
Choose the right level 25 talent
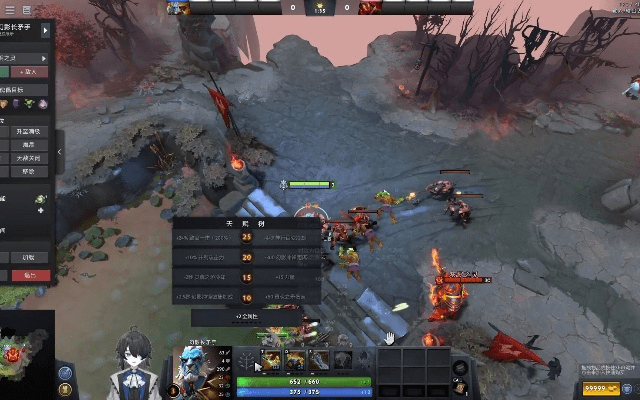(x=288, y=237)
